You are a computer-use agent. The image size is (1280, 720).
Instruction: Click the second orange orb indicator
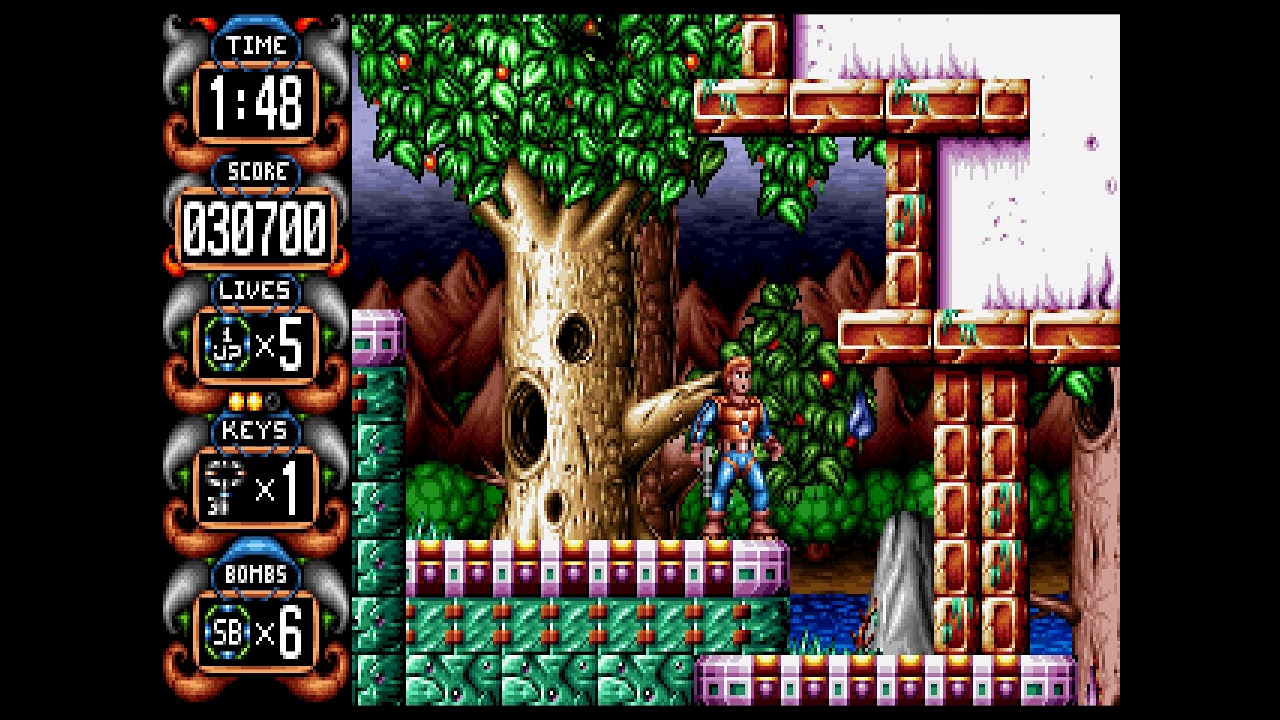click(x=252, y=399)
